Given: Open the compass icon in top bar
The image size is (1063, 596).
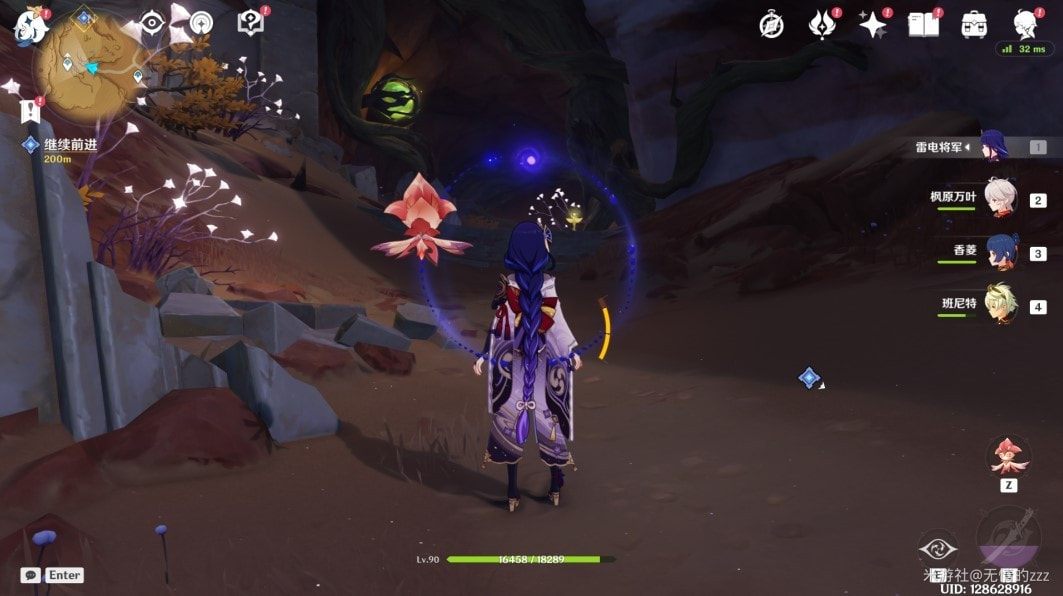Looking at the screenshot, I should coord(771,25).
